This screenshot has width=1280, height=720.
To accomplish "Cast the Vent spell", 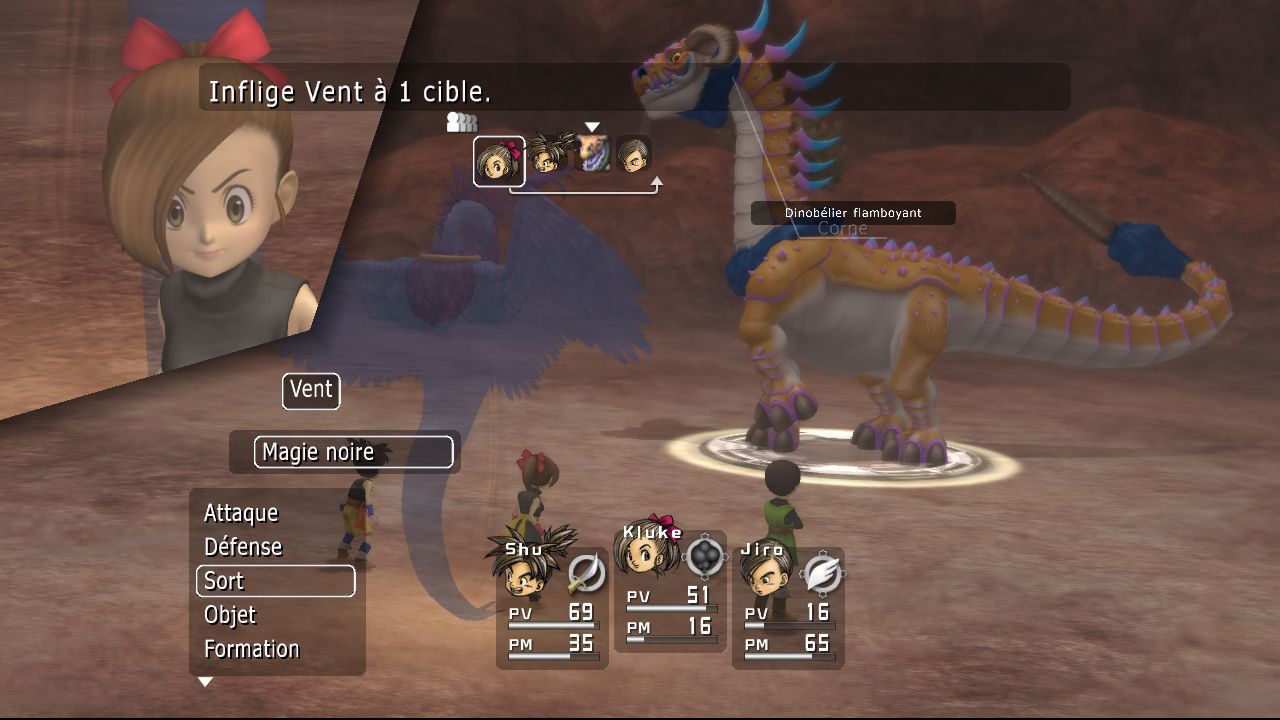I will [311, 390].
